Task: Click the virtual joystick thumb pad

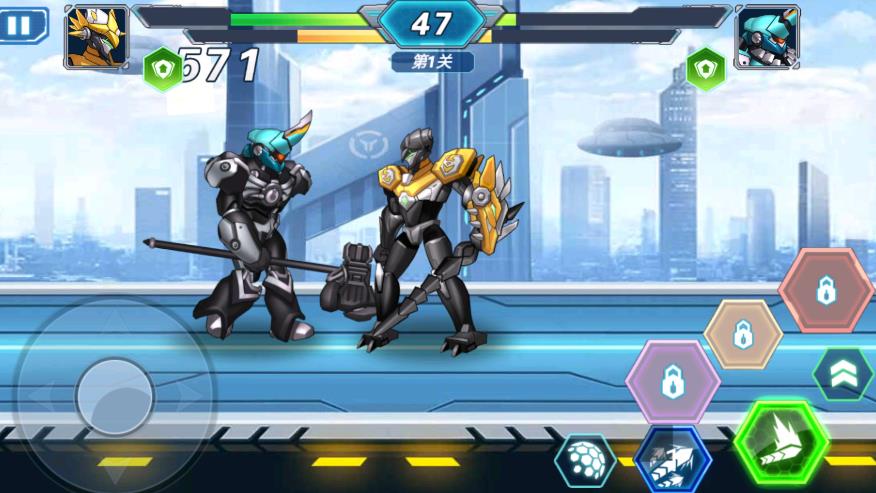Action: [x=114, y=397]
